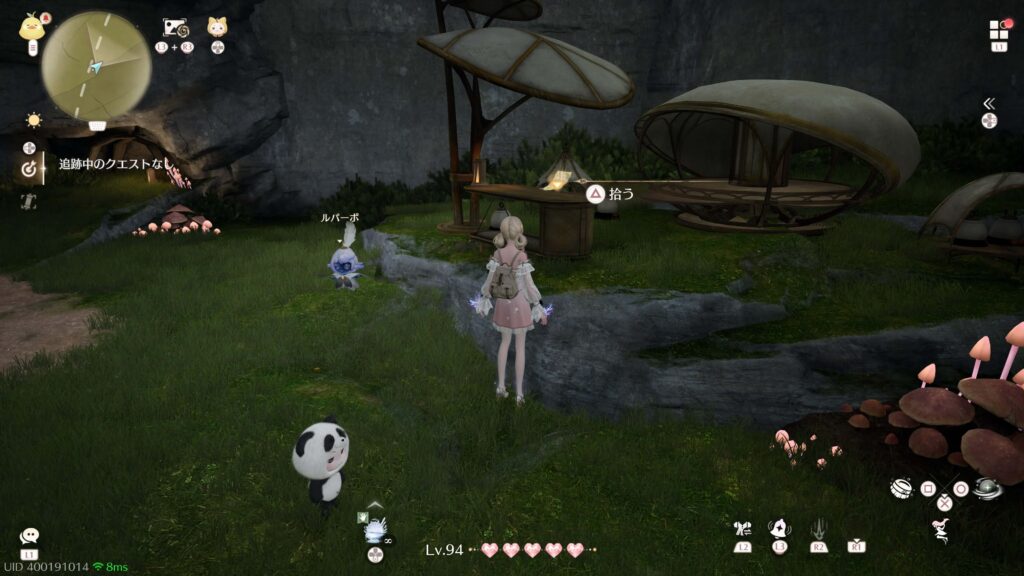Viewport: 1024px width, 576px height.
Task: Activate the ribbon bow outfit-swap ability
Action: click(742, 529)
